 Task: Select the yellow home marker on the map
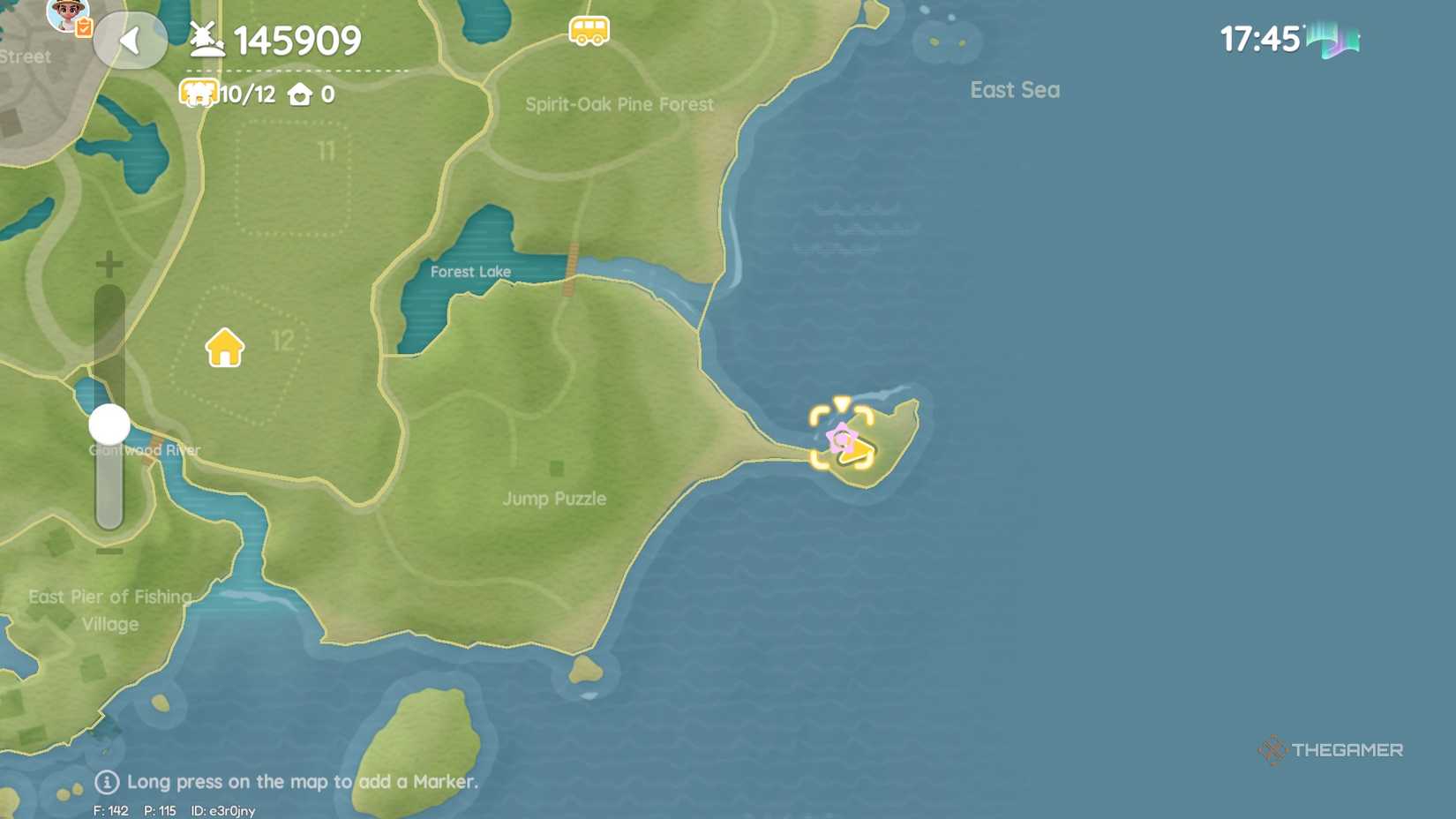(x=226, y=345)
